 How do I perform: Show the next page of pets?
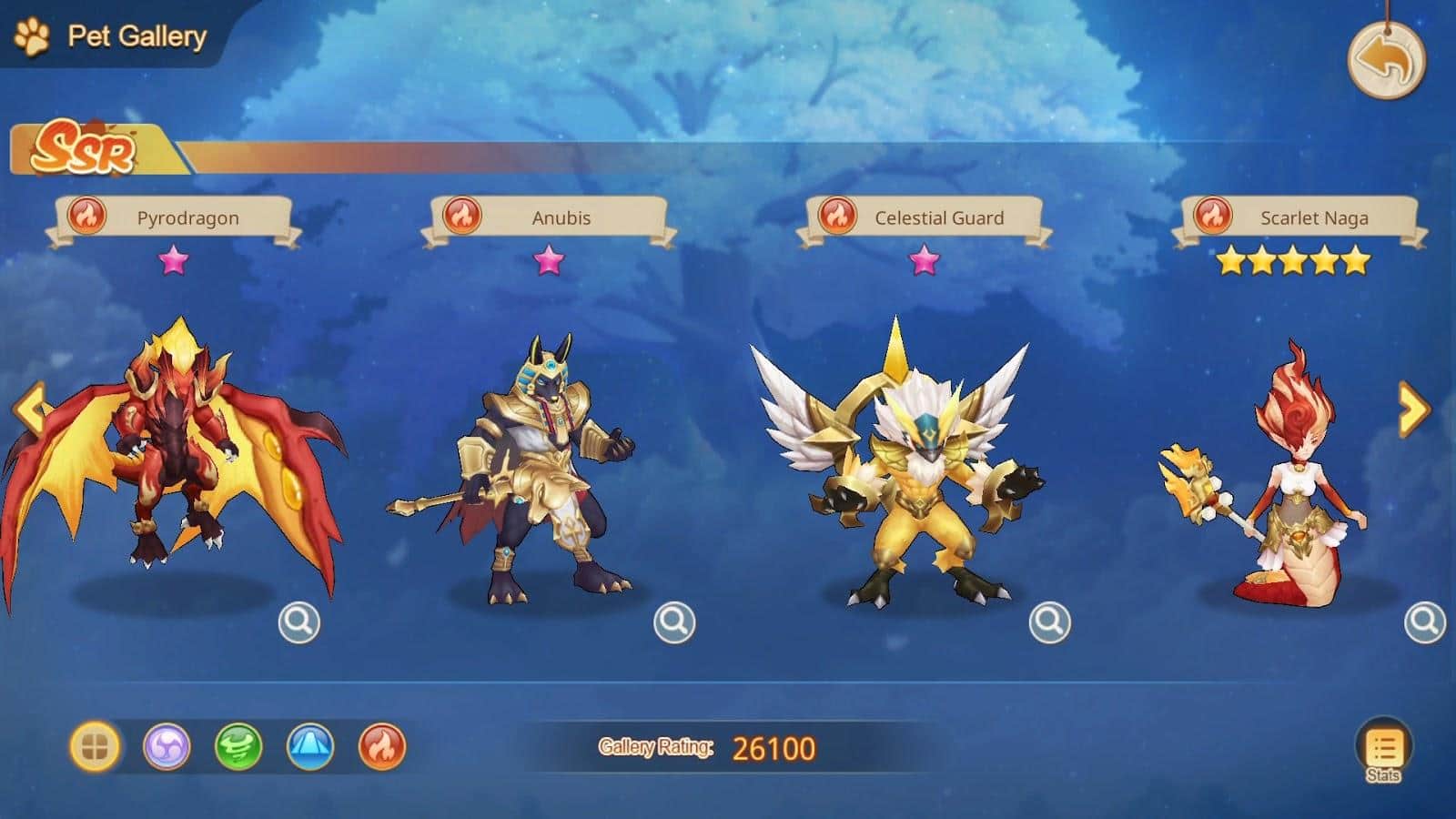click(1413, 409)
